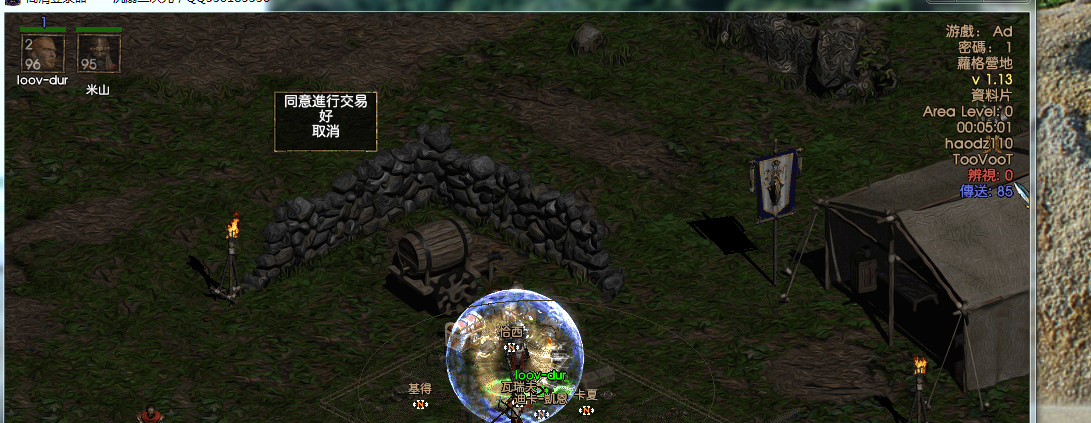Accept the trade by choosing 好
Image resolution: width=1091 pixels, height=423 pixels.
click(326, 116)
